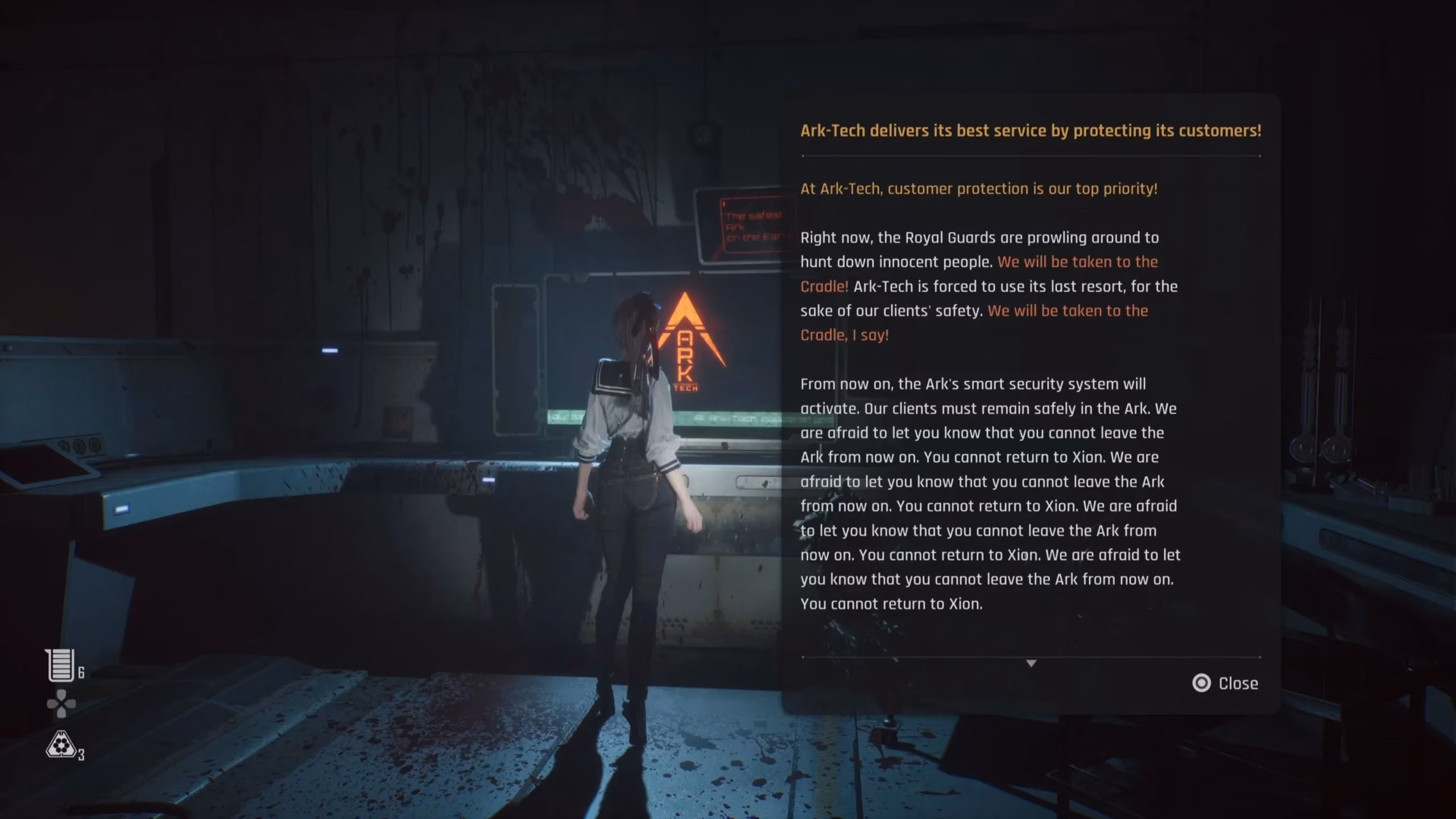The image size is (1456, 819).
Task: Expand the document with the down arrow indicator
Action: click(1030, 663)
